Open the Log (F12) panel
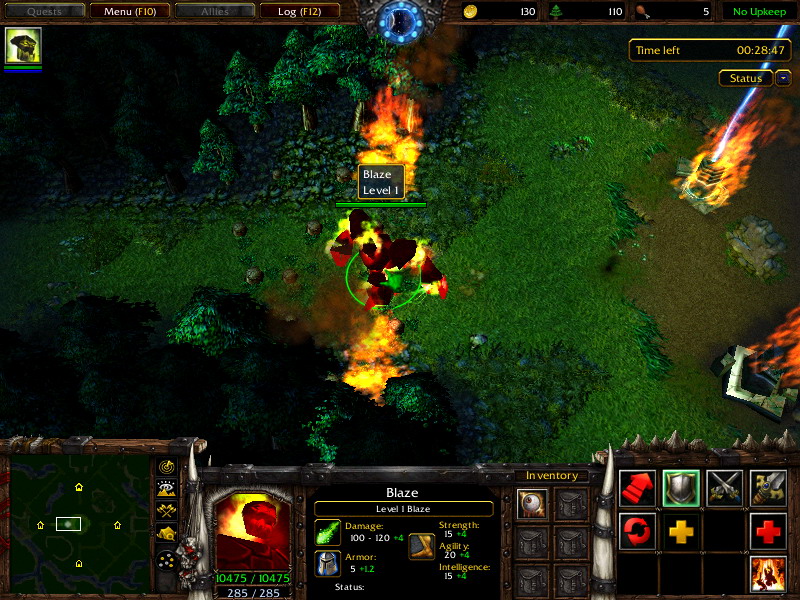Viewport: 800px width, 600px height. 300,12
